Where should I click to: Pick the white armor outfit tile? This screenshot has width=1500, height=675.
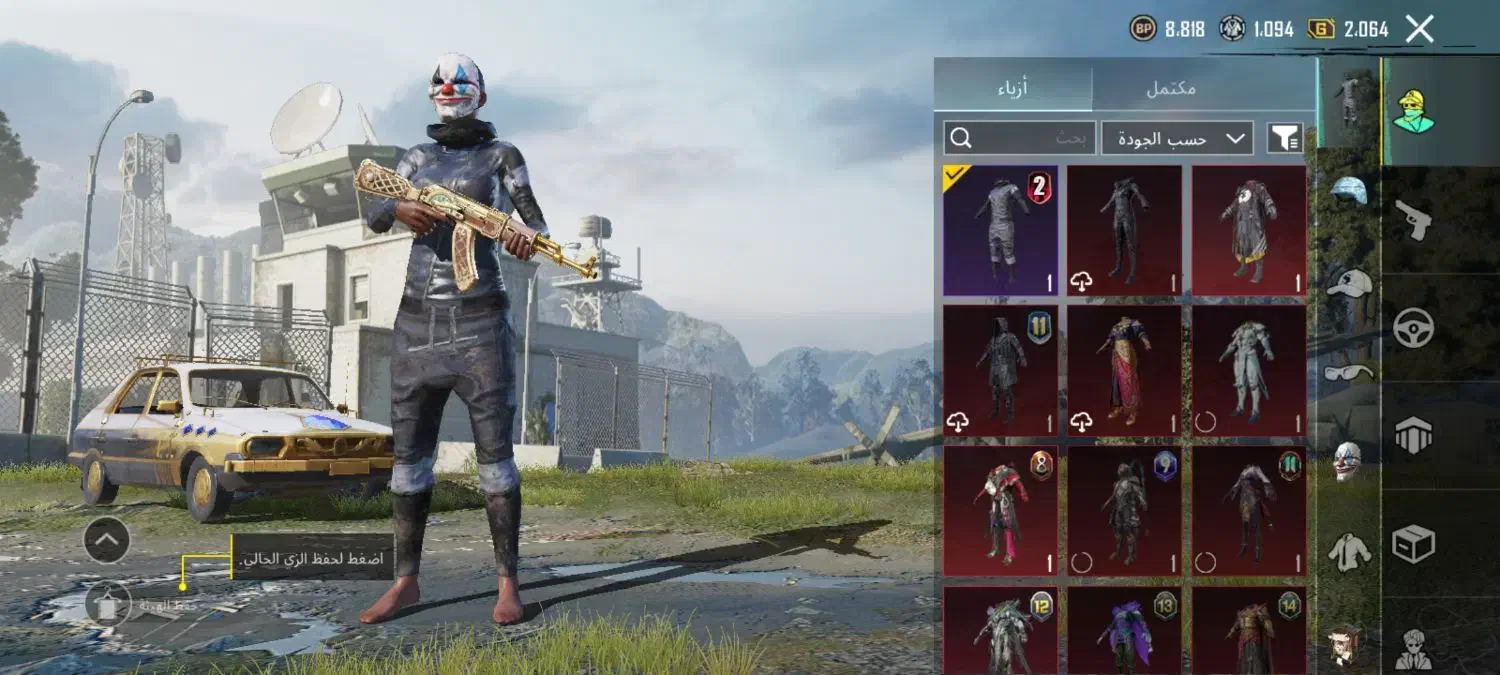[1249, 370]
